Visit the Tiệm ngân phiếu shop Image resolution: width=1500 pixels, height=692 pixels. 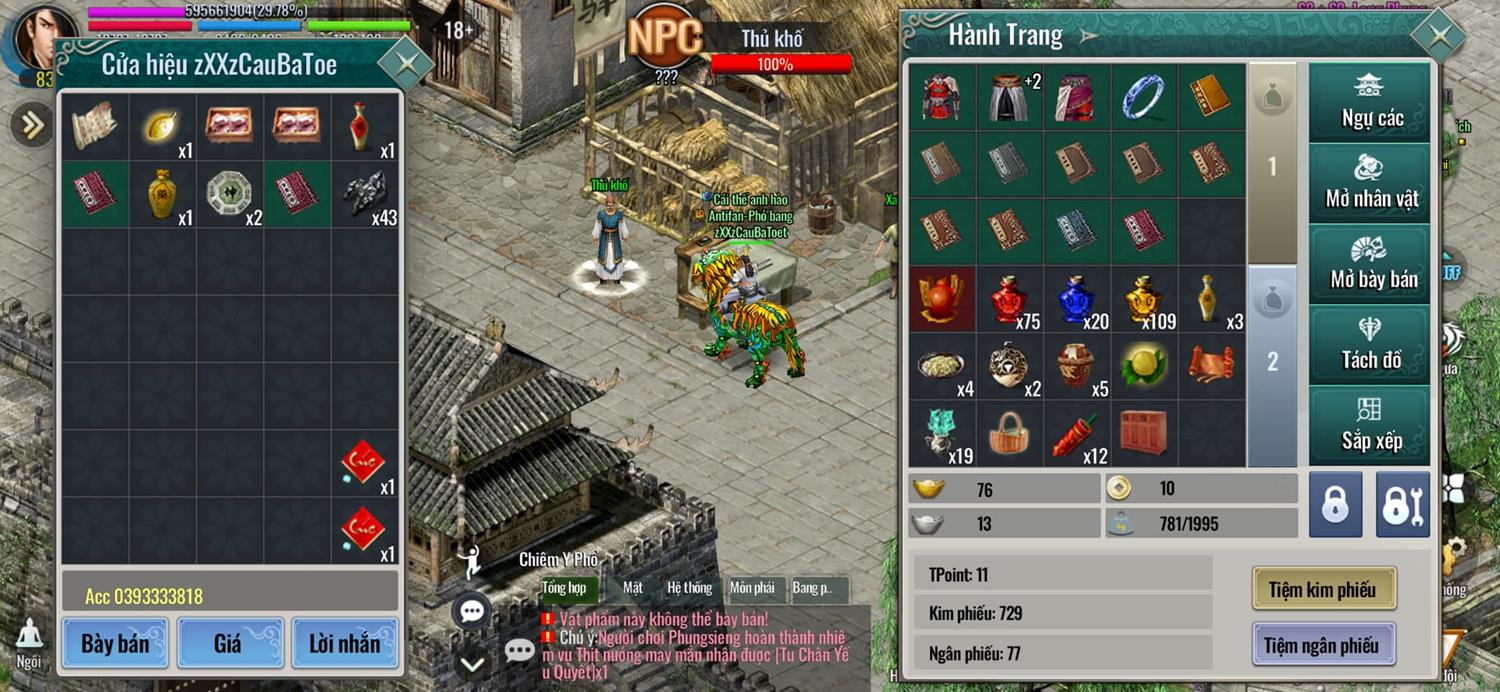tap(1322, 645)
